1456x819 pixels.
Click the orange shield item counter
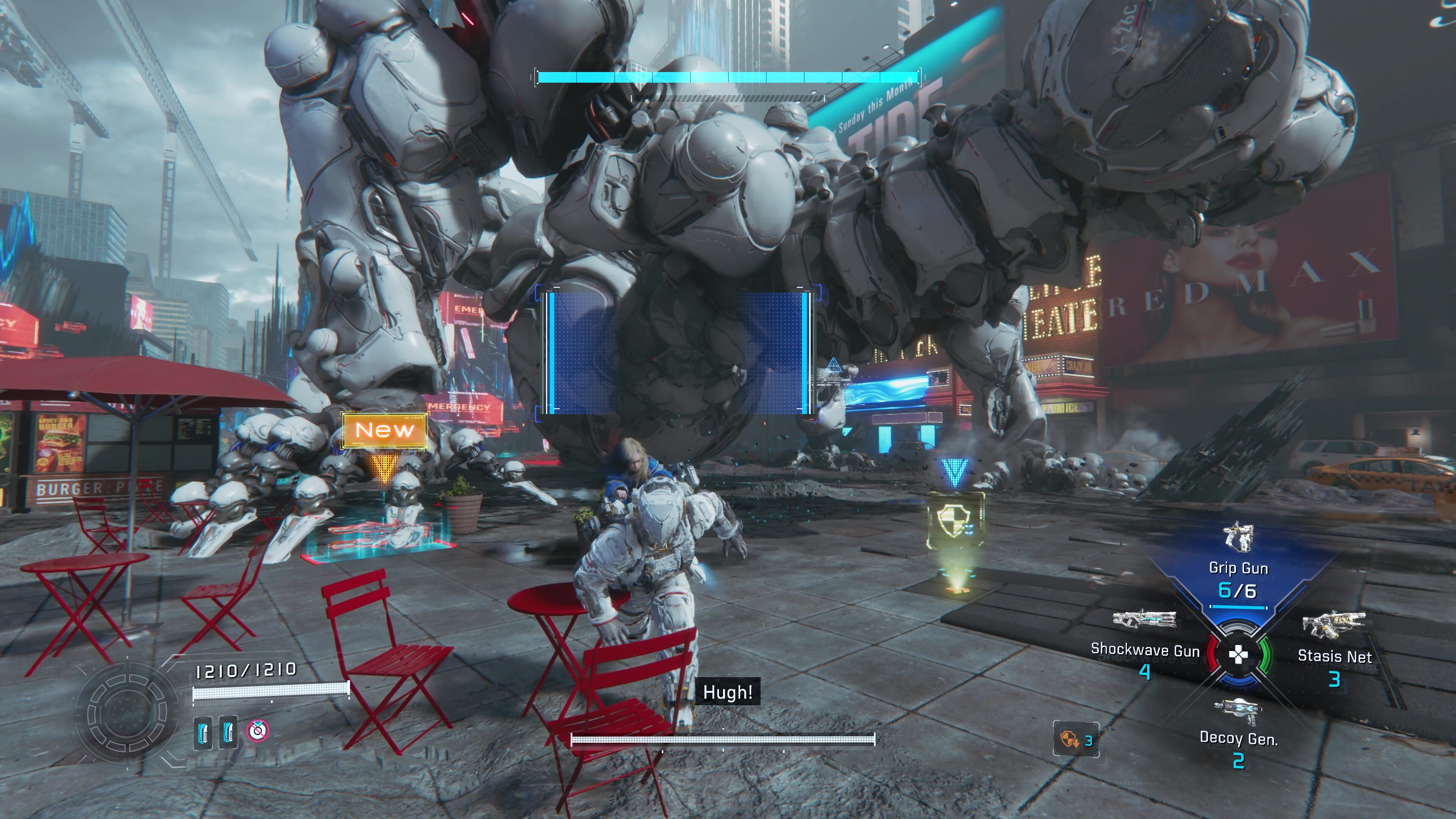pos(1076,739)
